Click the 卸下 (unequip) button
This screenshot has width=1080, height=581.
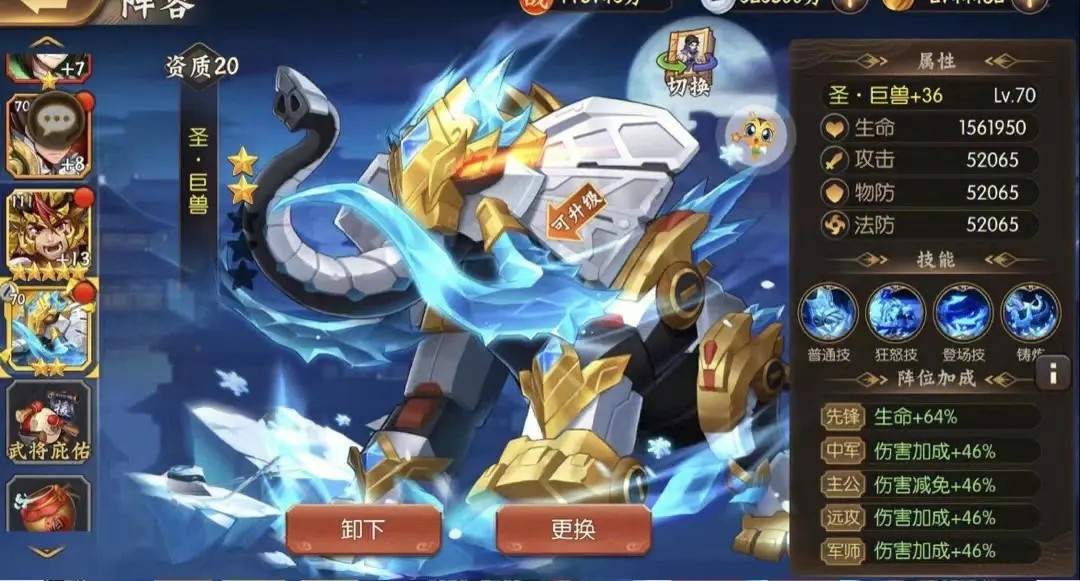363,528
